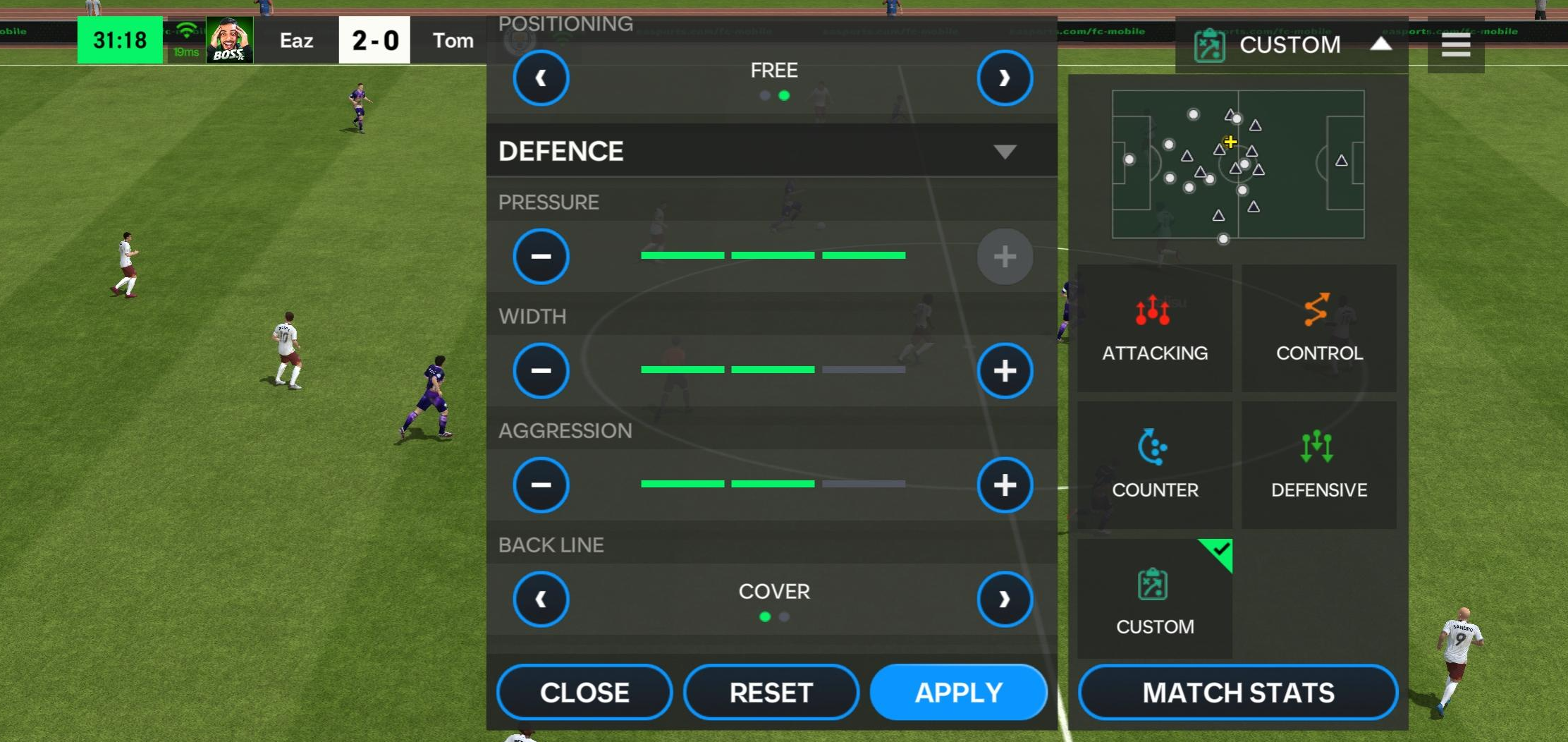The height and width of the screenshot is (742, 1568).
Task: Click the 2-0 scoreboard
Action: (x=374, y=39)
